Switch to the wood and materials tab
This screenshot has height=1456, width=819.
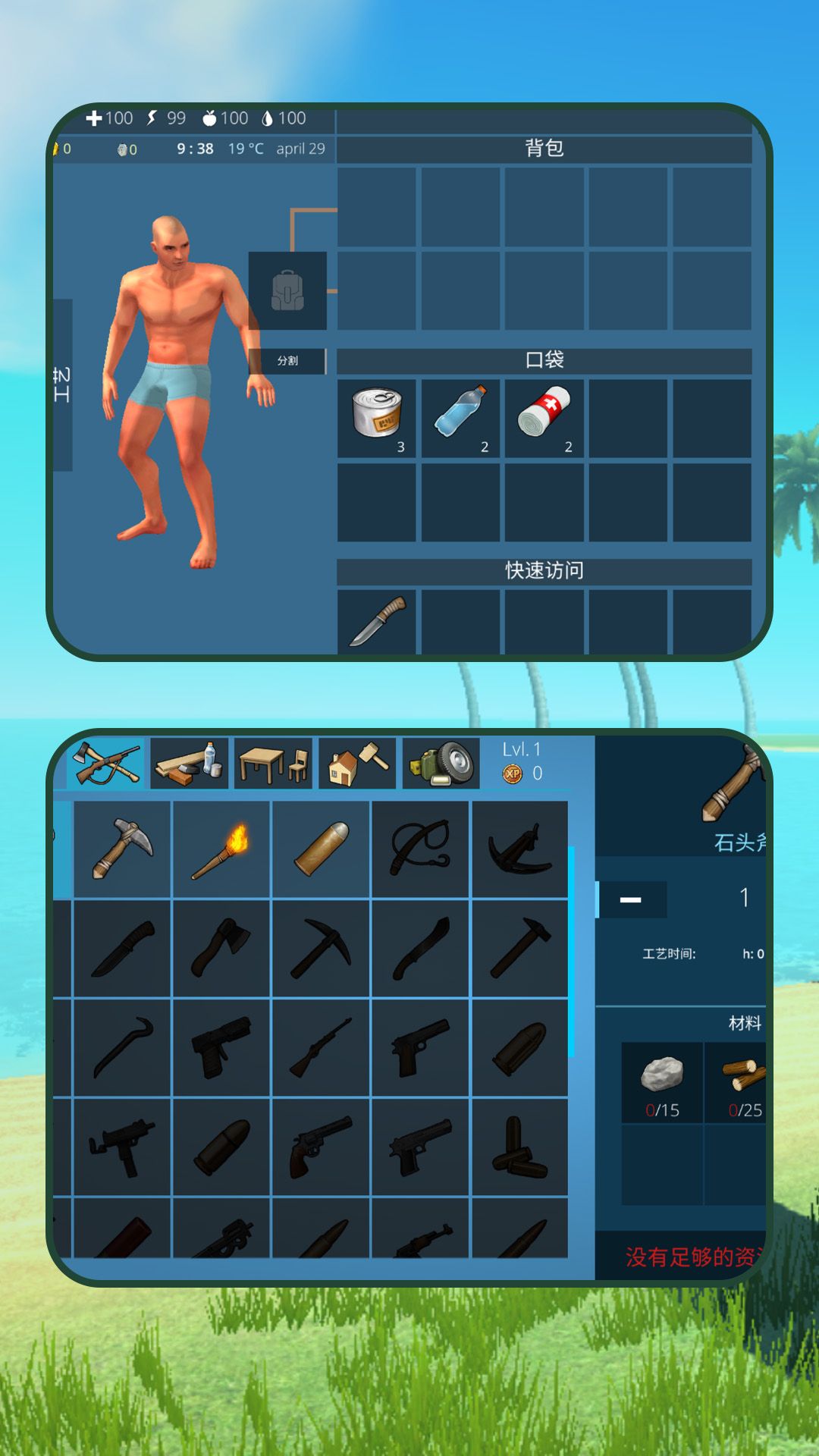tap(190, 764)
